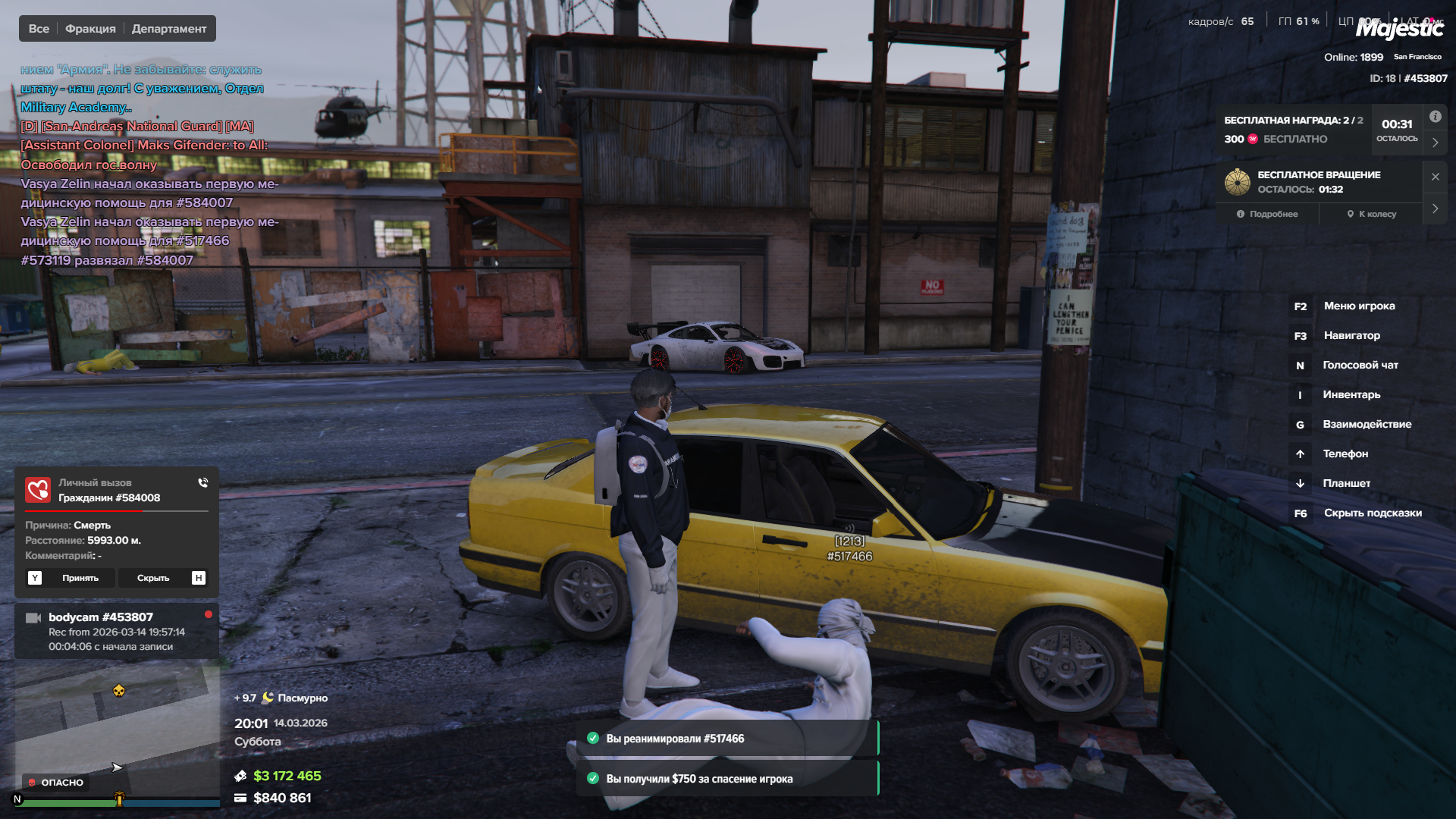Viewport: 1456px width, 819px height.
Task: Select the Департамент chat tab
Action: 169,29
